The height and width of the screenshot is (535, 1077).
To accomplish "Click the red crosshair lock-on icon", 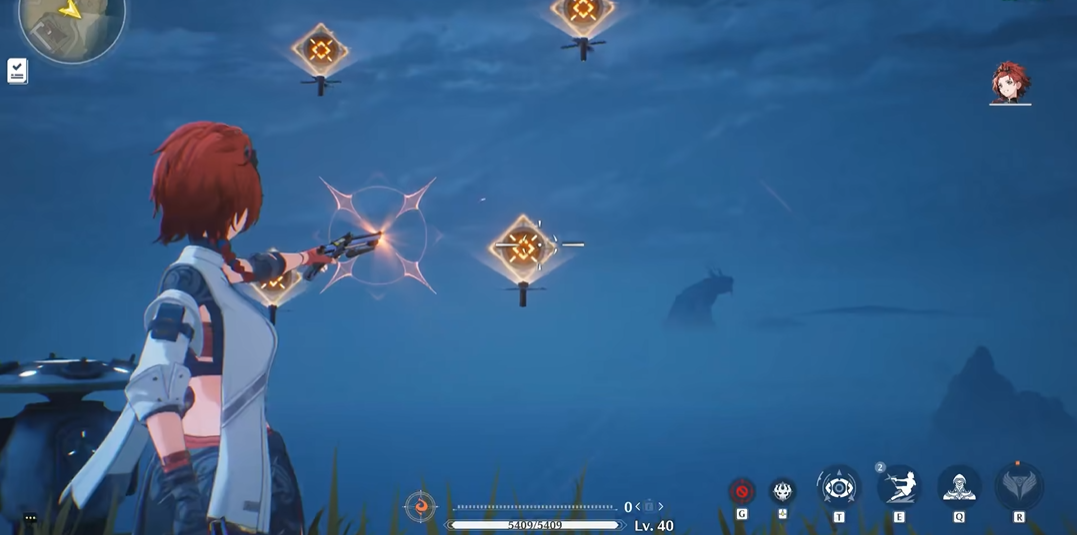I will pos(741,491).
